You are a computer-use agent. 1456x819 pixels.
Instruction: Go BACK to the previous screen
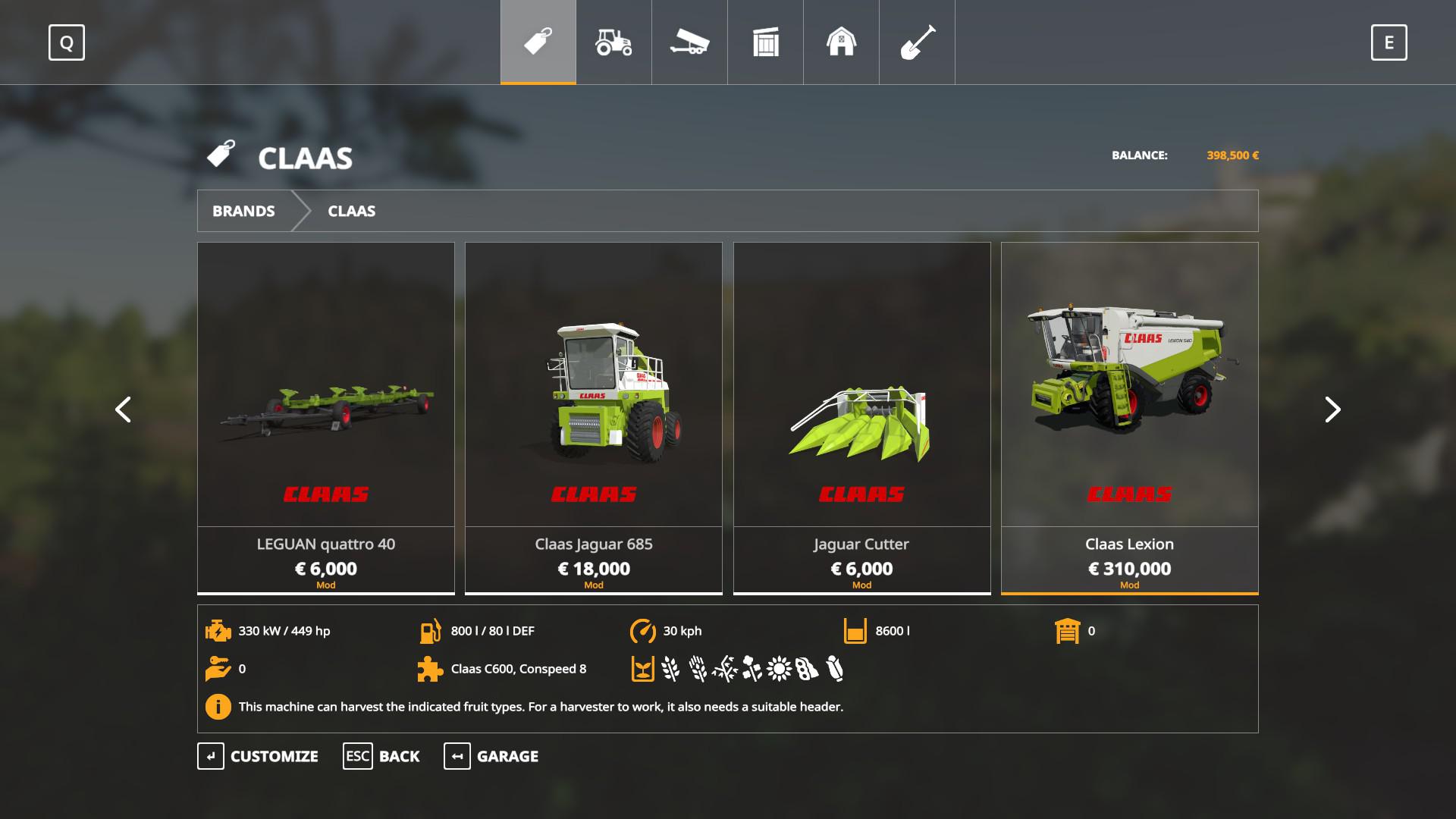pyautogui.click(x=381, y=756)
